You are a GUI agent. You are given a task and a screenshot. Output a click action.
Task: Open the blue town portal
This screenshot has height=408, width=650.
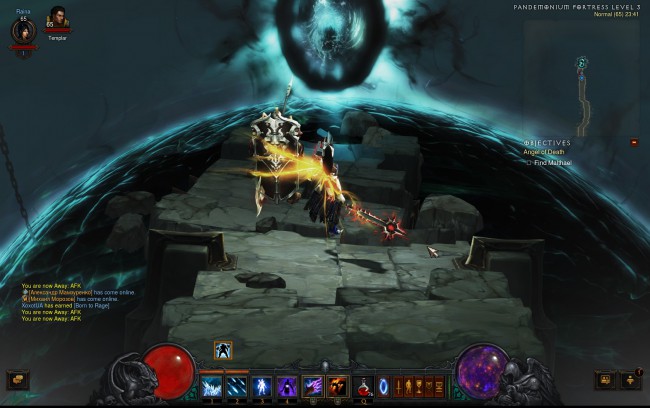coord(383,386)
